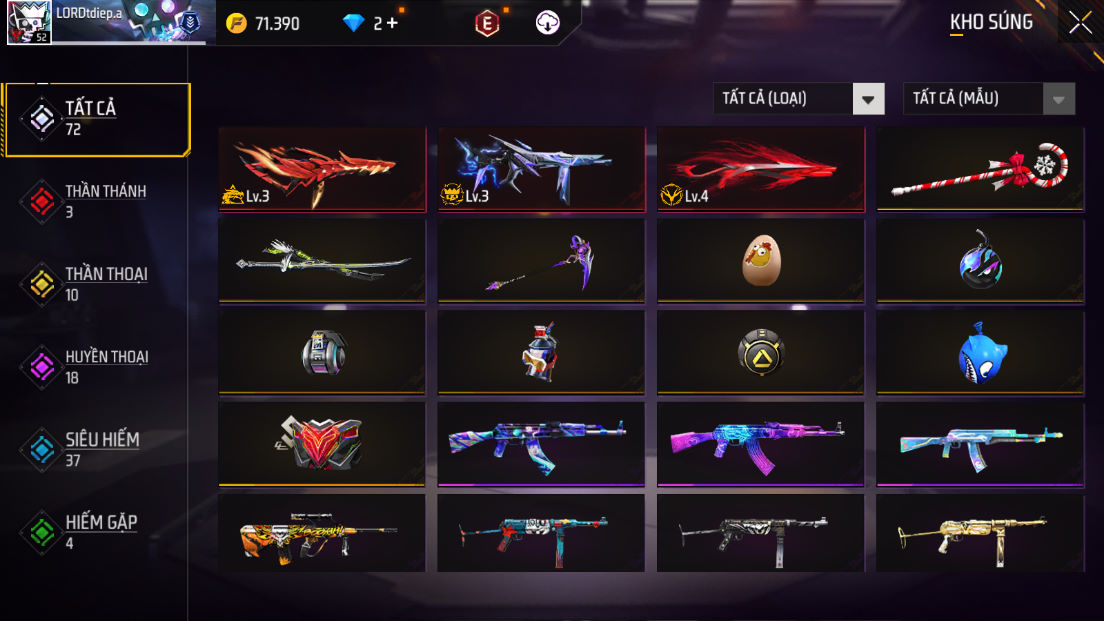Select the chicken egg grenade skin
Screen dimensions: 1104x621
[x=760, y=260]
